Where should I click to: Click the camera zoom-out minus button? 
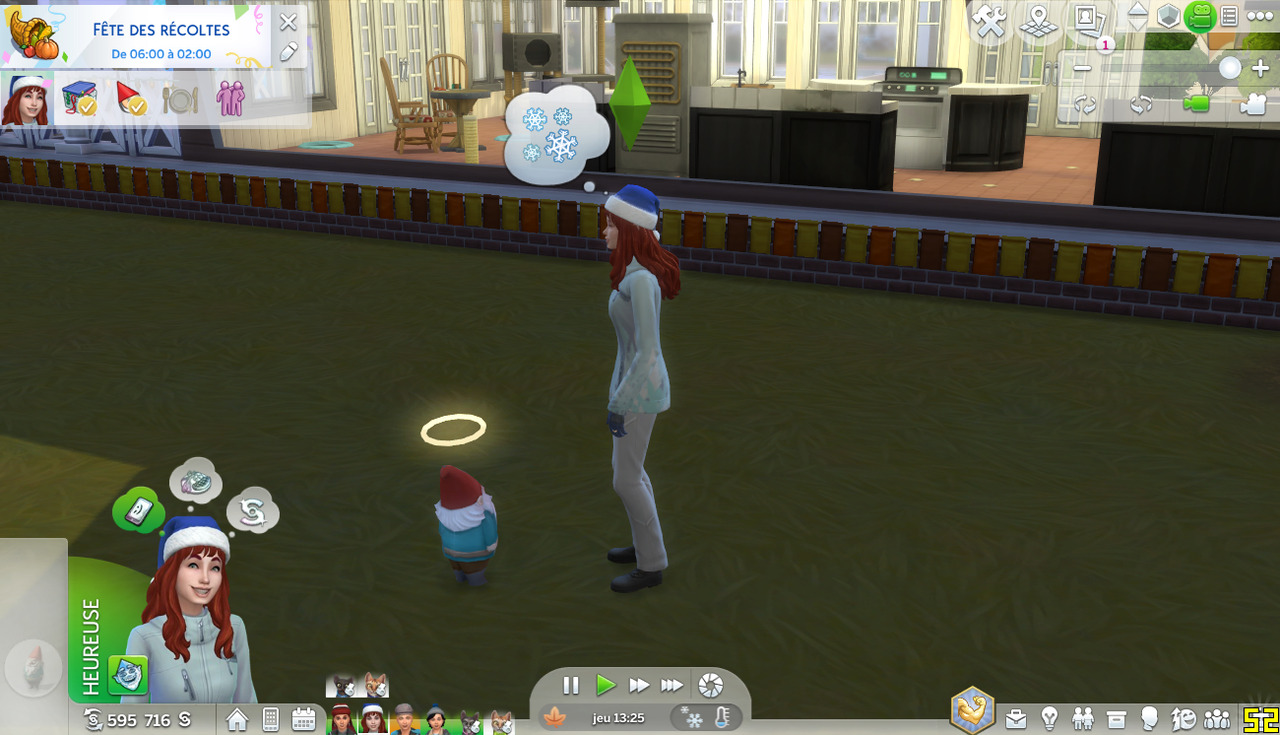[1082, 69]
